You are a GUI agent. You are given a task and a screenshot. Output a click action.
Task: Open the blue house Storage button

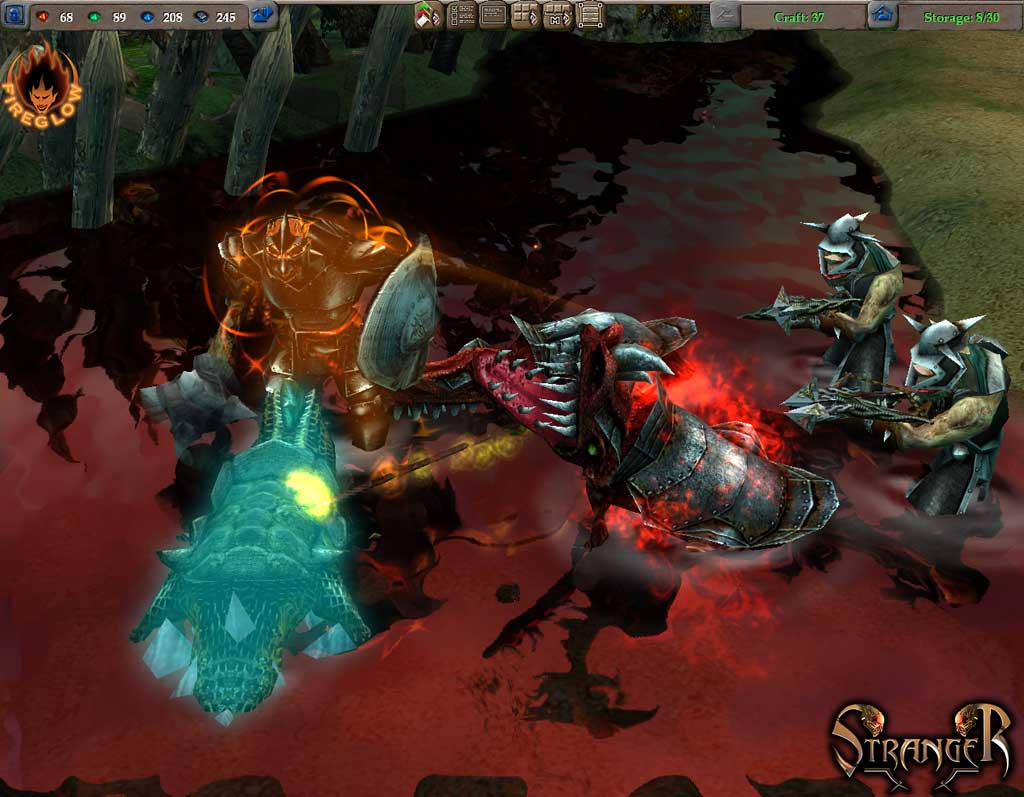[x=881, y=15]
